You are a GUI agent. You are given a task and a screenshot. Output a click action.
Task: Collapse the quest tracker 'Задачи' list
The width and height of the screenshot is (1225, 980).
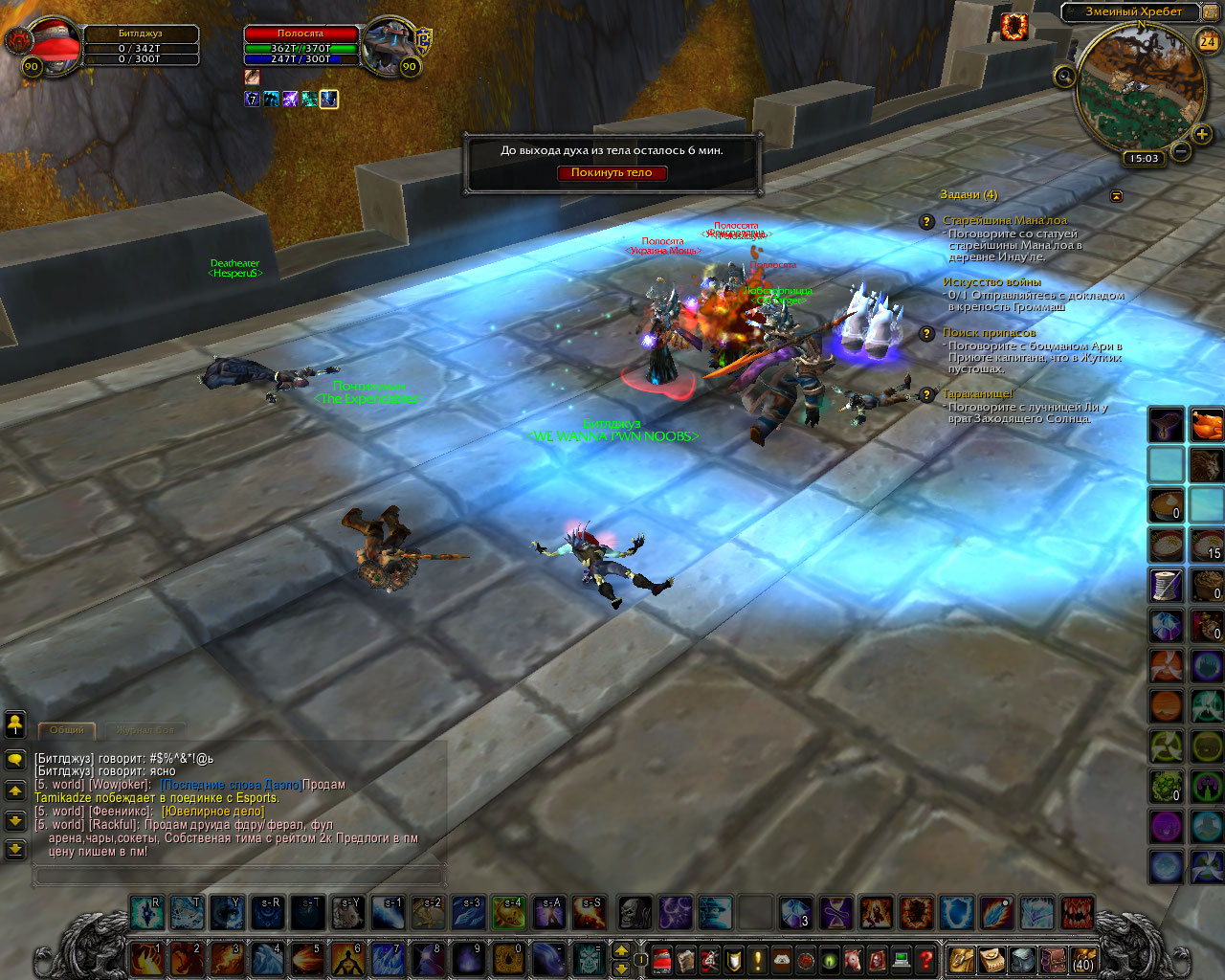(x=1116, y=195)
